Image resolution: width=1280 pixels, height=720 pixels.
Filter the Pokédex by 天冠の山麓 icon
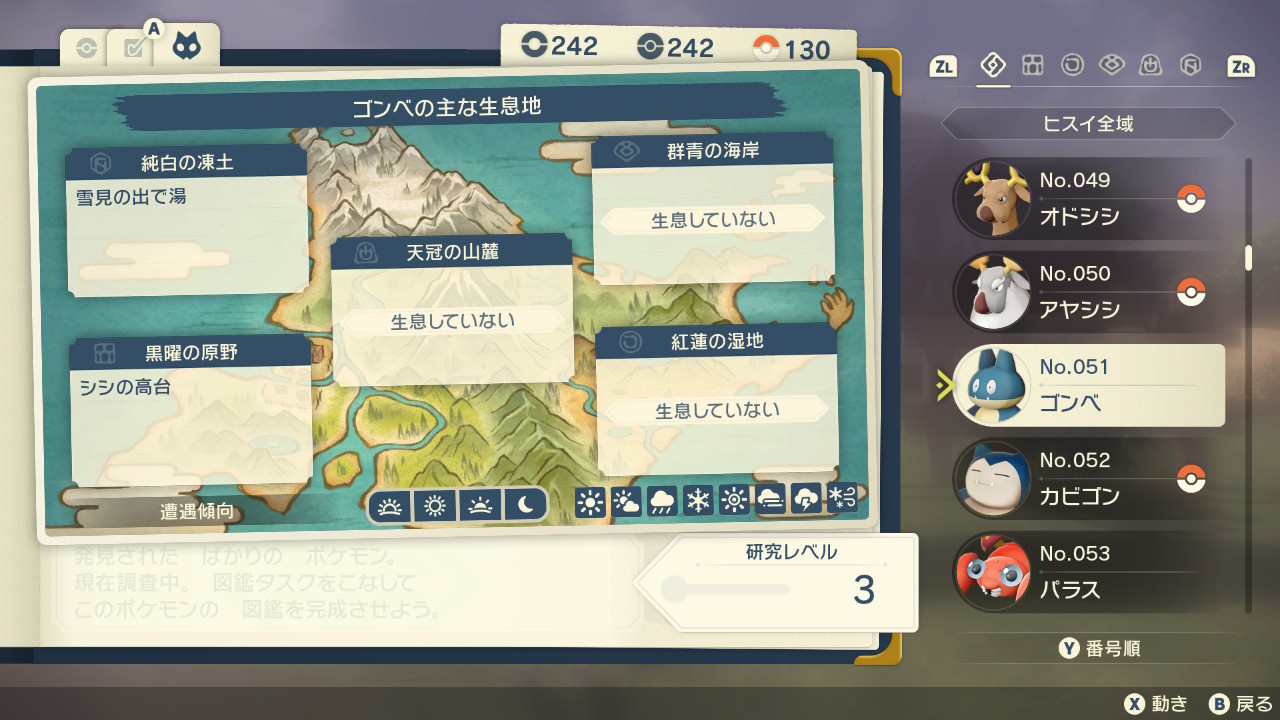click(x=1151, y=66)
